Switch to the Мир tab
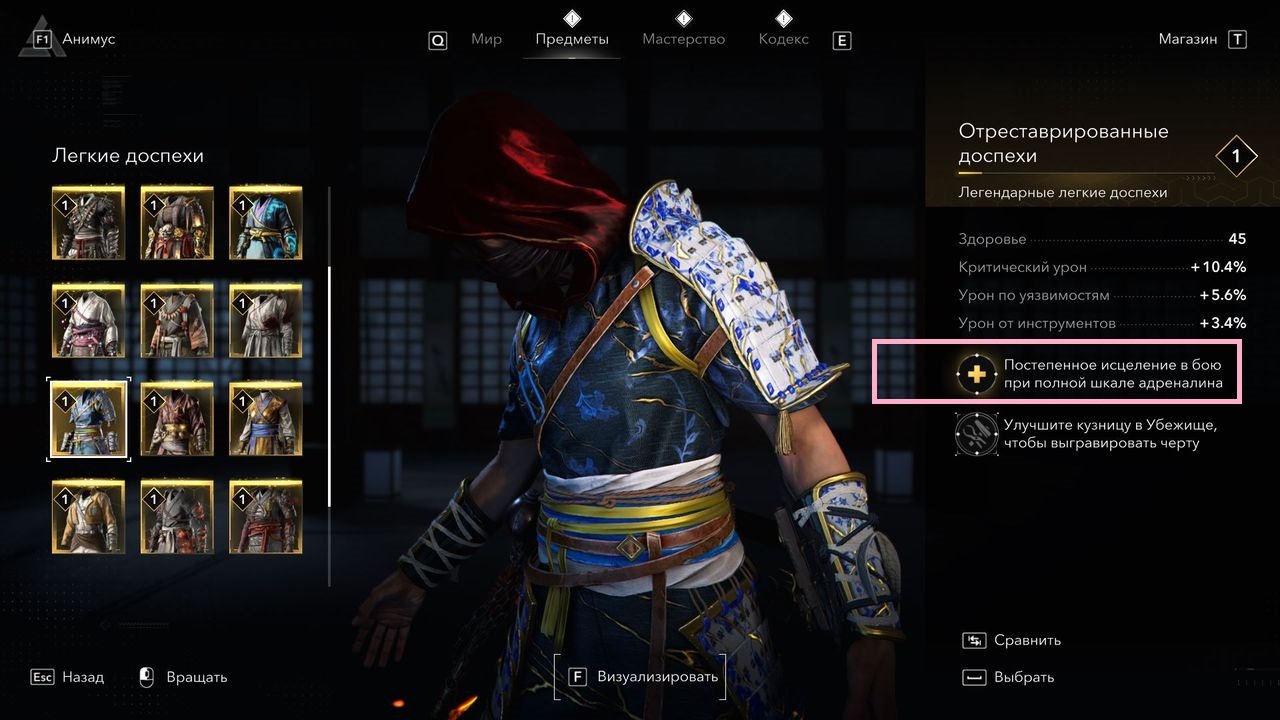Screen dimensions: 1280x720 (x=486, y=40)
